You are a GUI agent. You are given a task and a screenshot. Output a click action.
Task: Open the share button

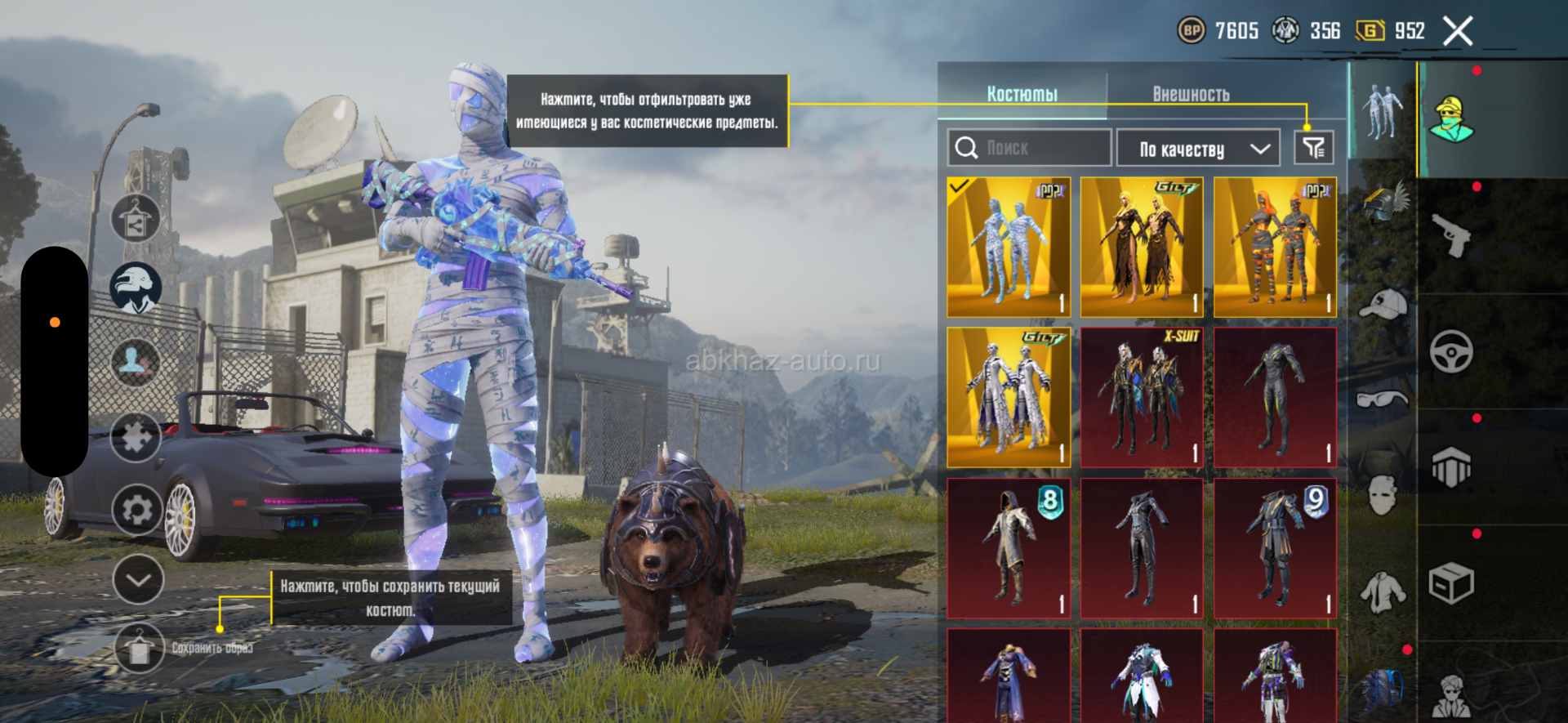[x=136, y=219]
